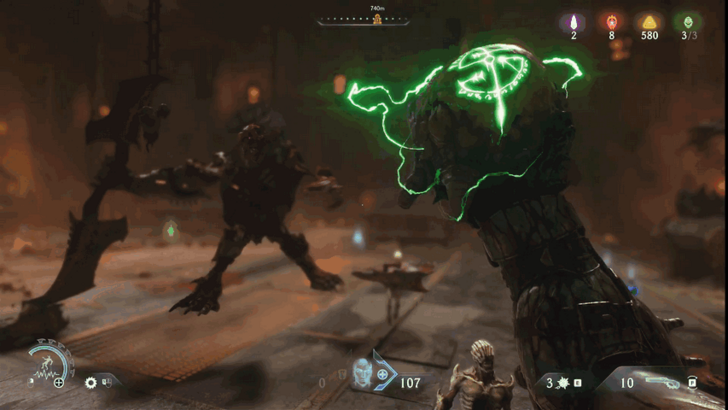Click the green skull collectible icon

(x=687, y=21)
